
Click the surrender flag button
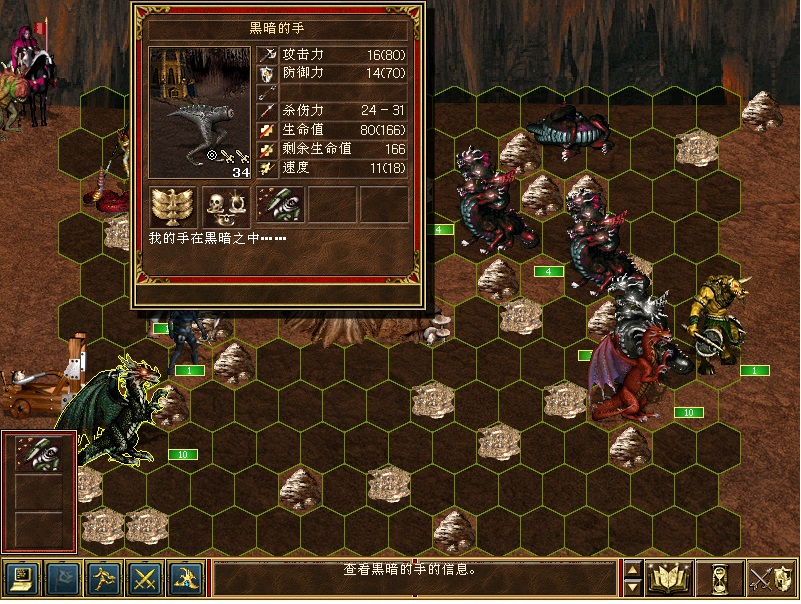click(62, 577)
